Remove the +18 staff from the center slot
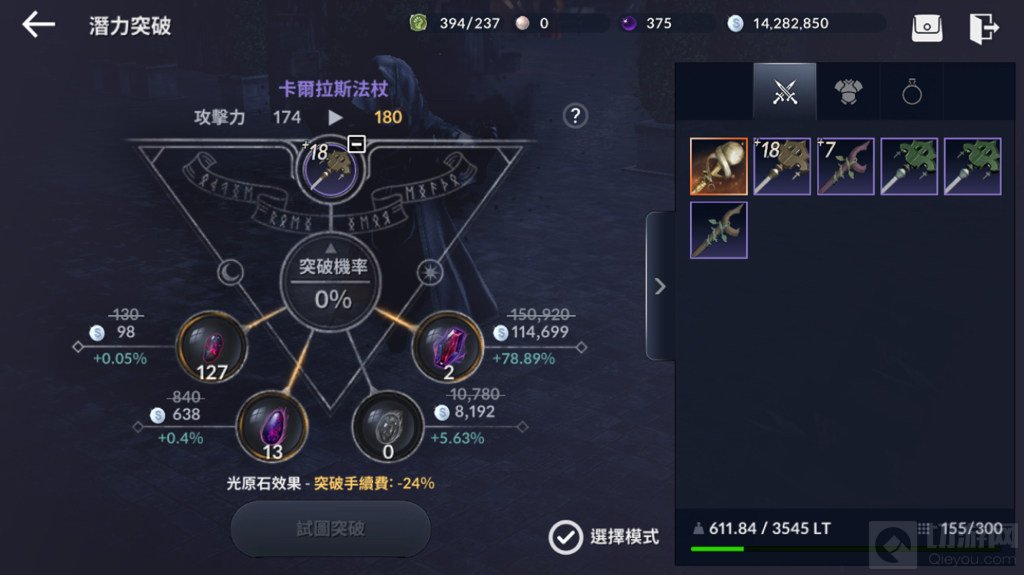Screen dimensions: 1024x575 (x=357, y=144)
